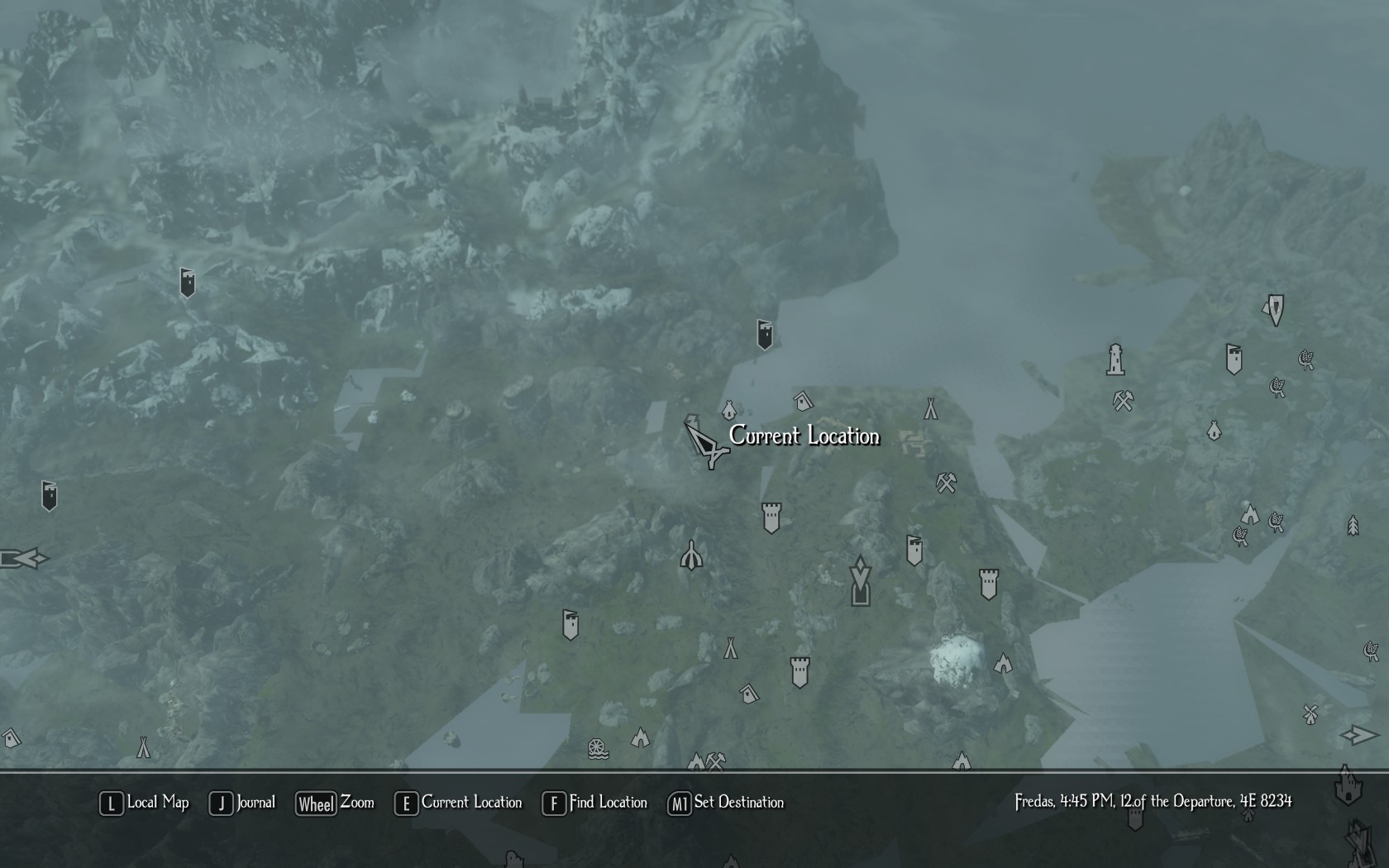Click the ship-prow shaped map marker

click(691, 556)
